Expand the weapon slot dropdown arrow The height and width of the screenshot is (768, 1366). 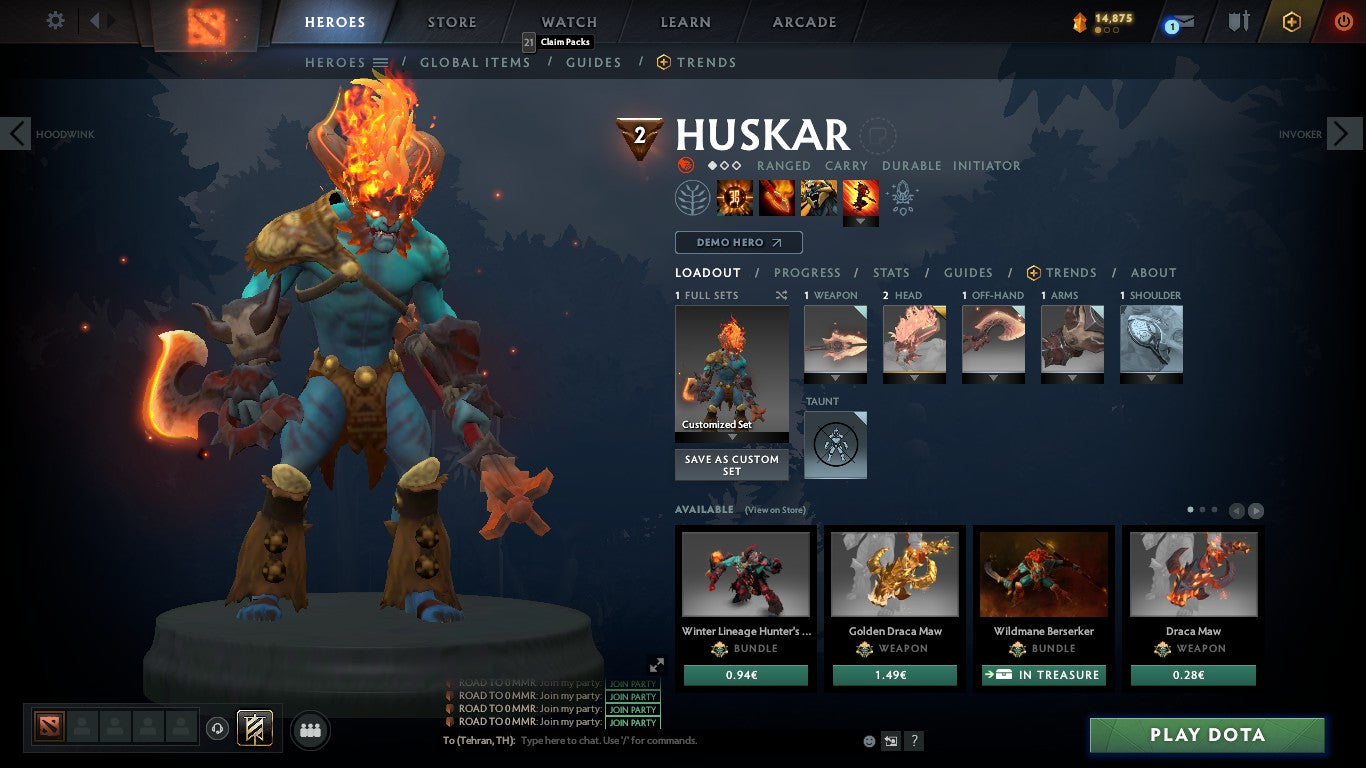(x=835, y=379)
